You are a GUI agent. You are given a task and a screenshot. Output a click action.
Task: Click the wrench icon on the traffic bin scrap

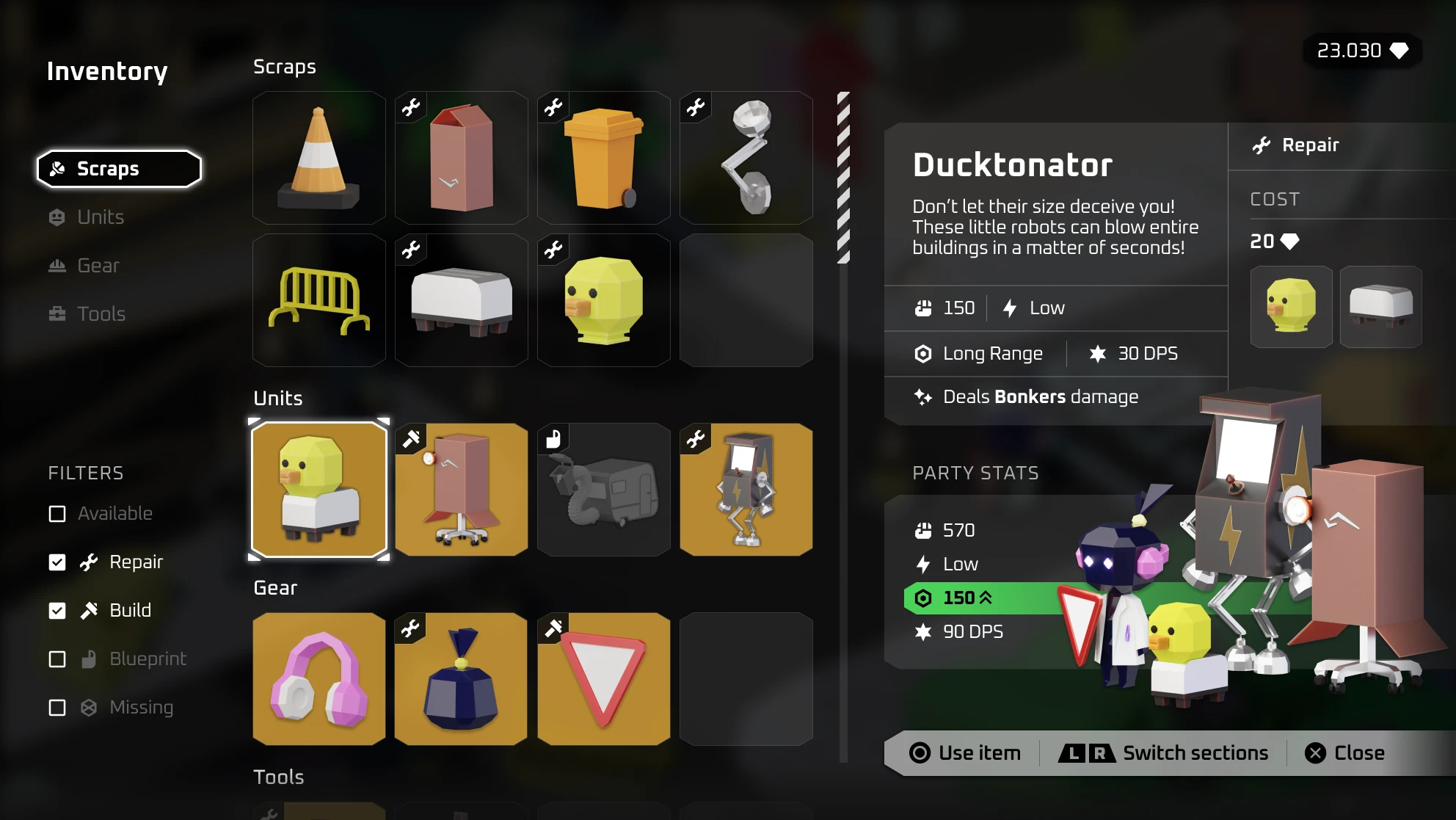552,106
